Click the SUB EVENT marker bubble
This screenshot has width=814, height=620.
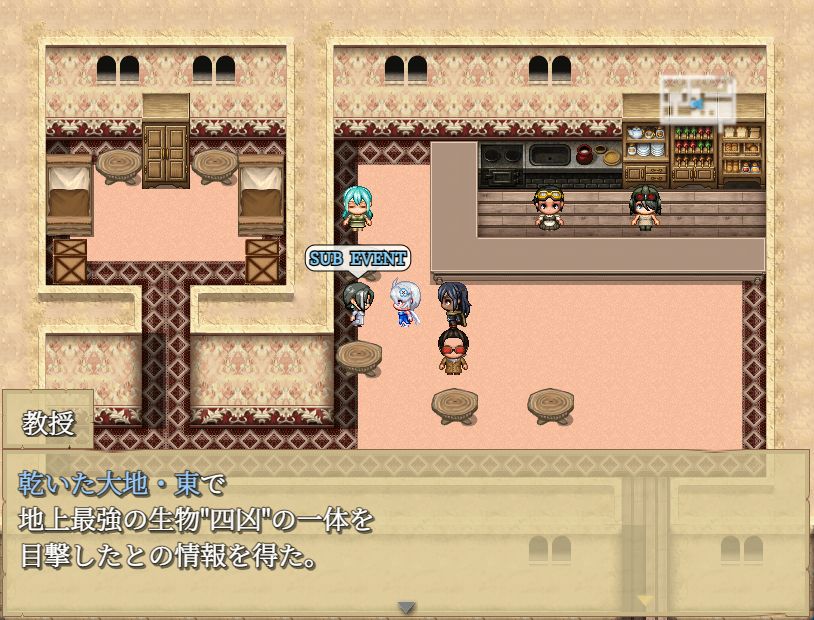point(357,258)
